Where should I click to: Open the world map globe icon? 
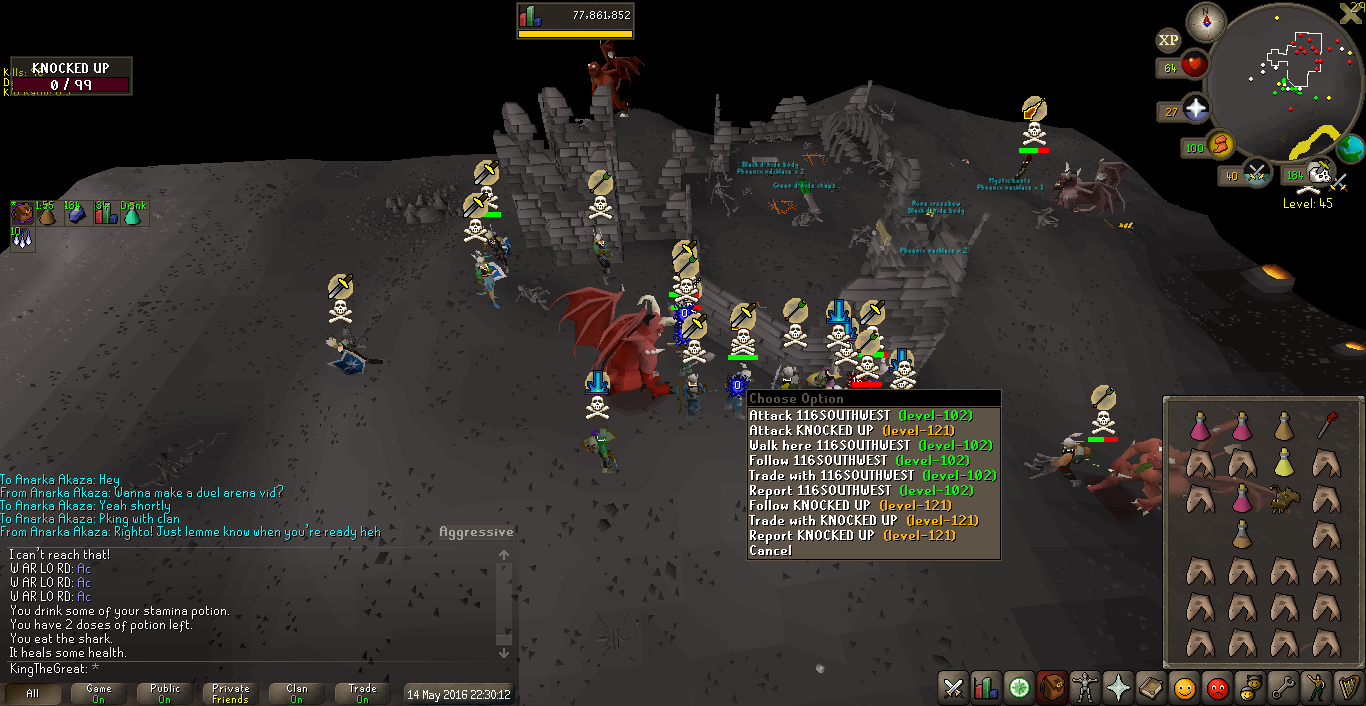pos(1350,148)
